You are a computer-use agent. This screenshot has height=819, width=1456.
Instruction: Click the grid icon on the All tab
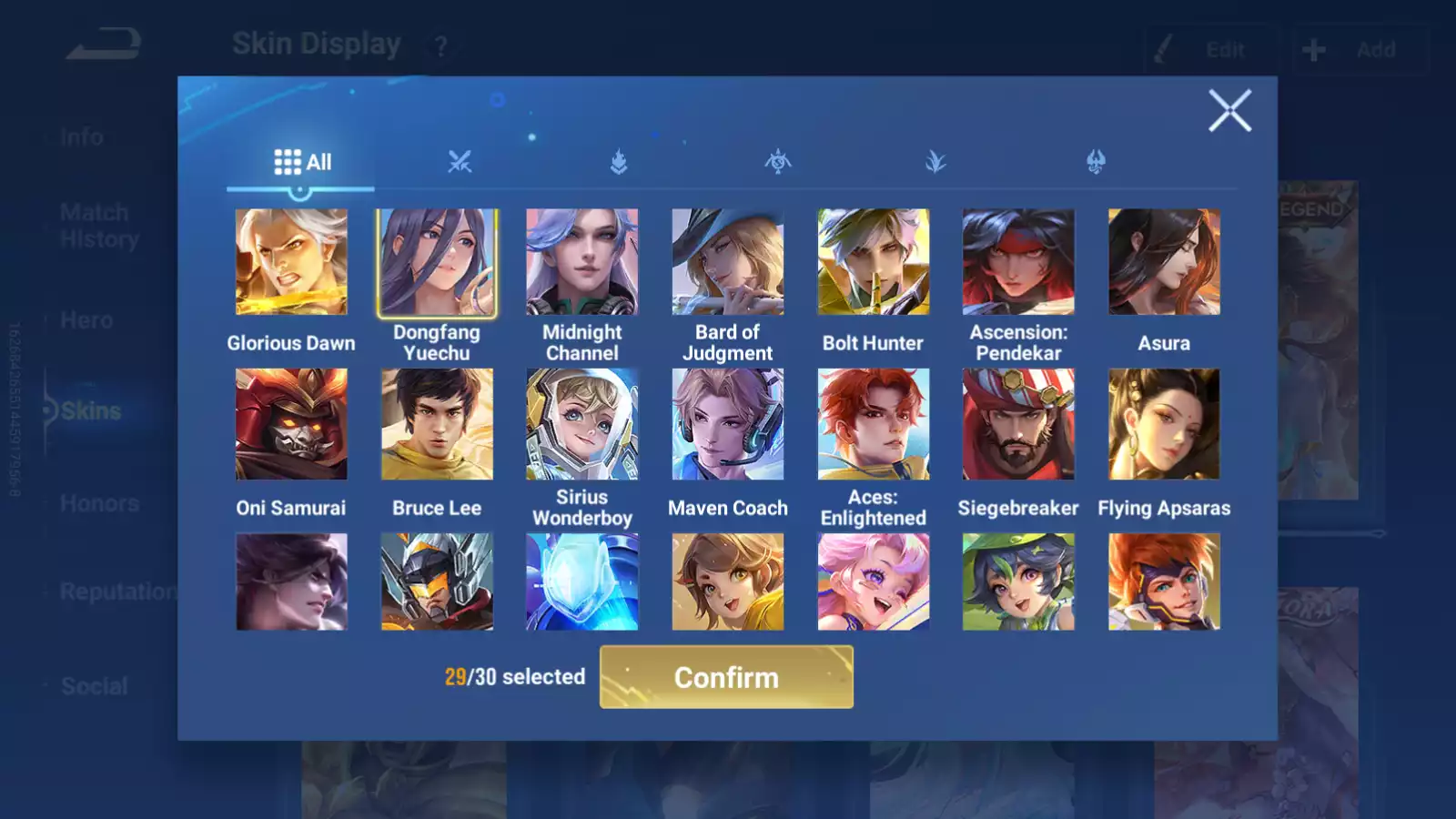(288, 161)
